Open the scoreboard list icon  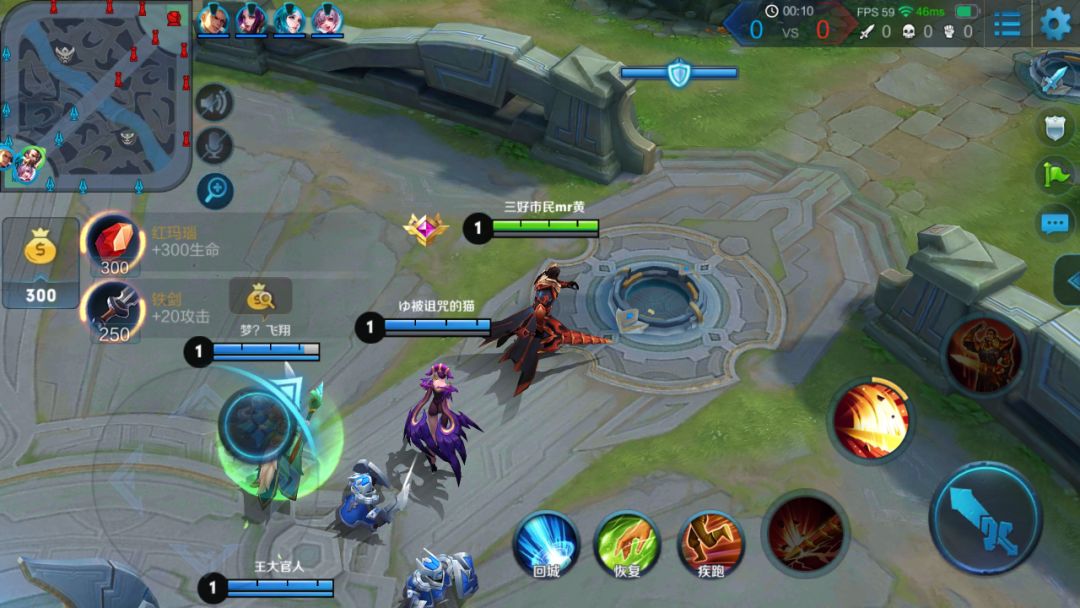[1007, 23]
